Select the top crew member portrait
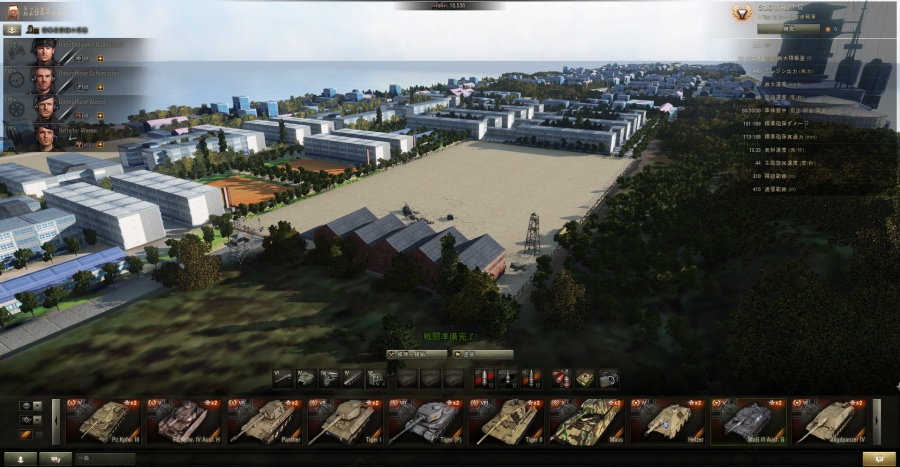 (42, 51)
